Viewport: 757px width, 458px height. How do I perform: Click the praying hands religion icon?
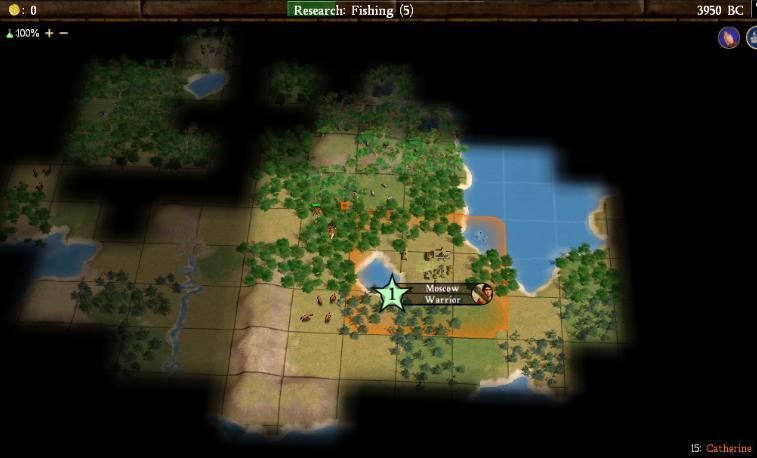(x=728, y=38)
